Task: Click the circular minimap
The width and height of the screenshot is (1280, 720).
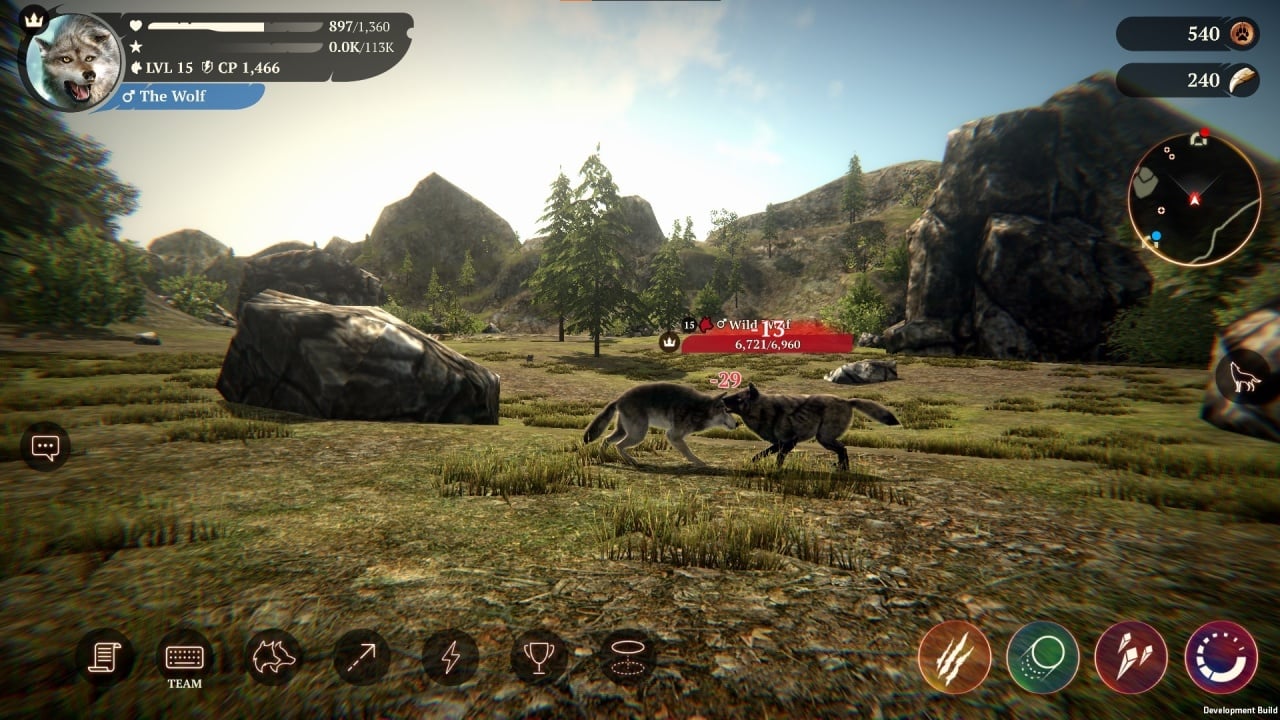Action: coord(1194,198)
